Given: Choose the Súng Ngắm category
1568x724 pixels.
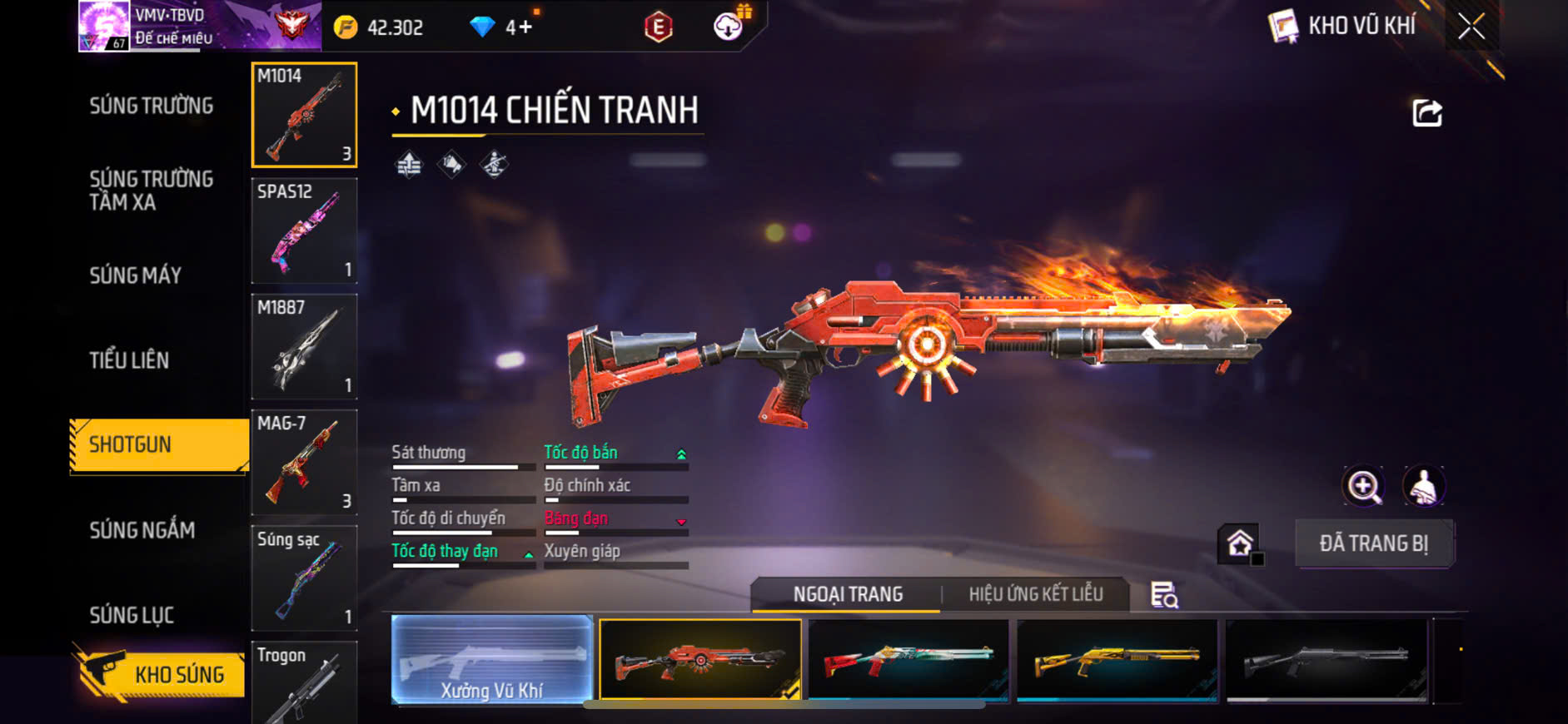Looking at the screenshot, I should (142, 530).
